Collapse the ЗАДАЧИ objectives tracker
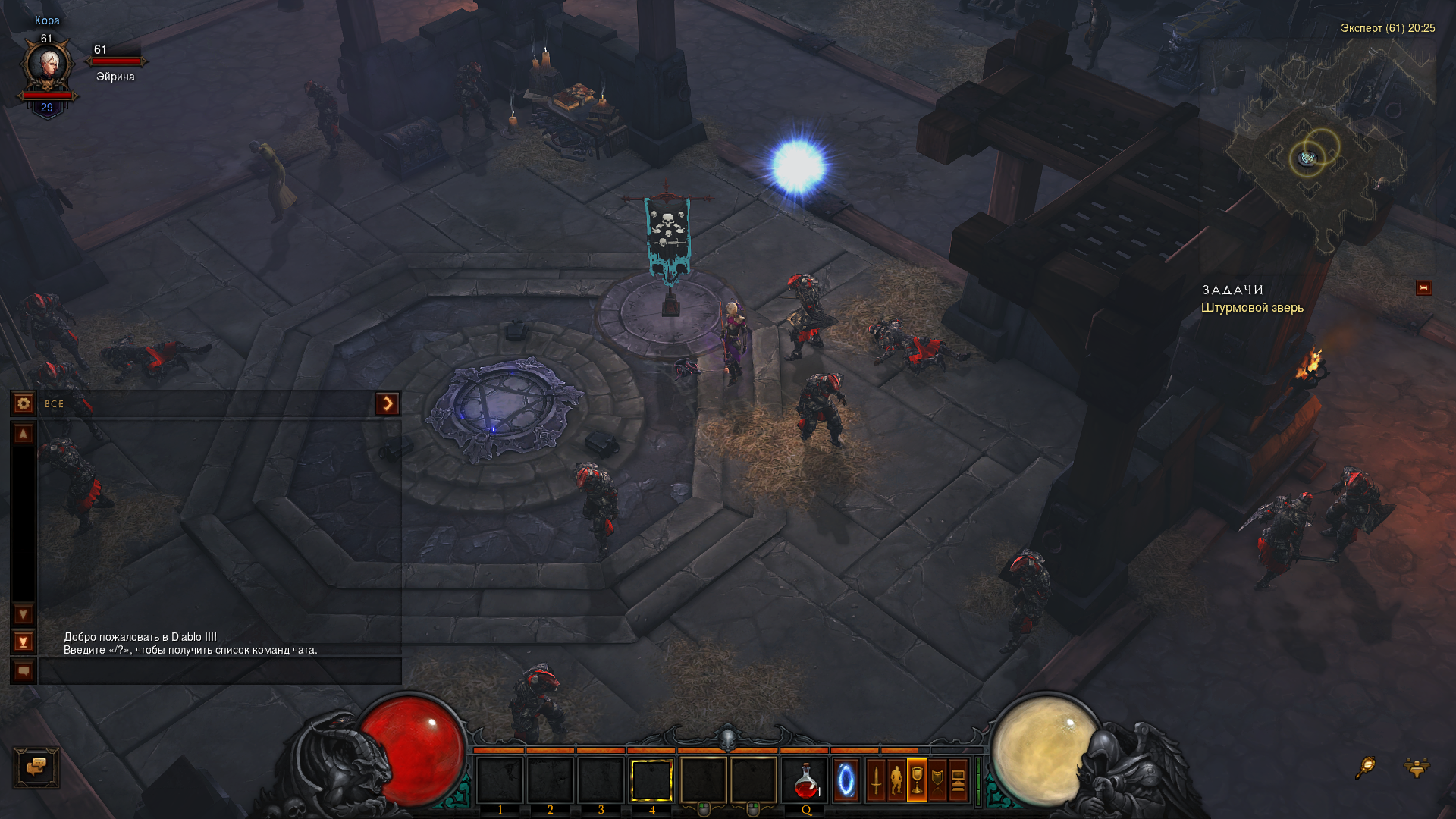This screenshot has width=1456, height=819. tap(1423, 288)
